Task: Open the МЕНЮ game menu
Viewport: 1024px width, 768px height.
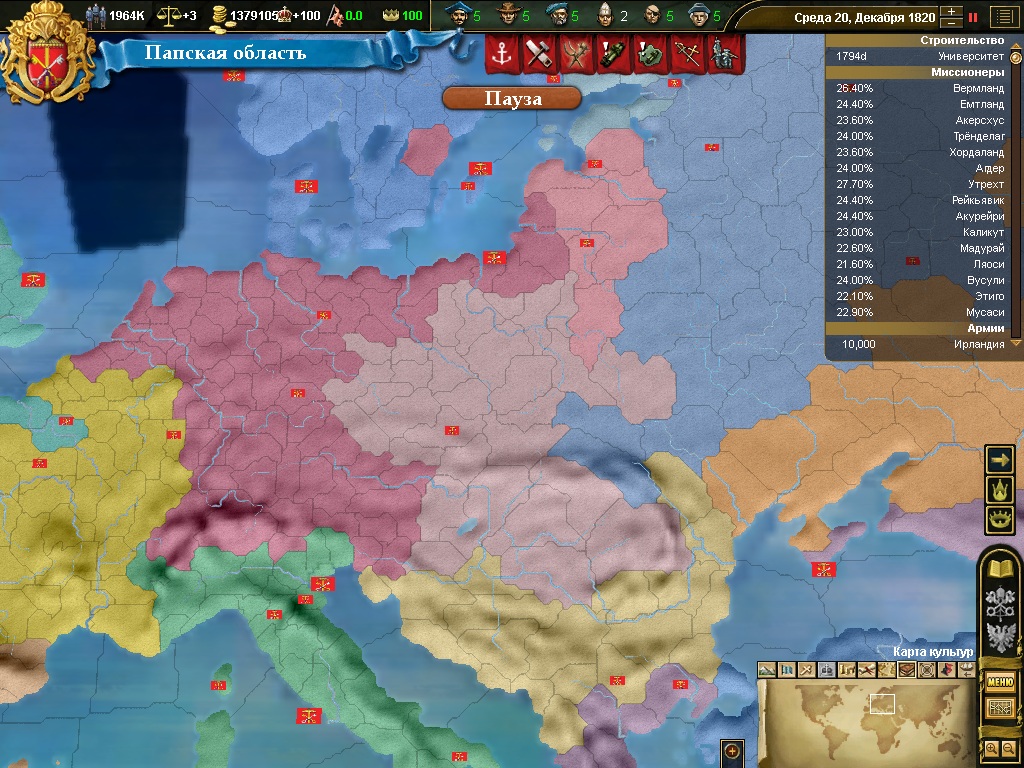Action: (1000, 681)
